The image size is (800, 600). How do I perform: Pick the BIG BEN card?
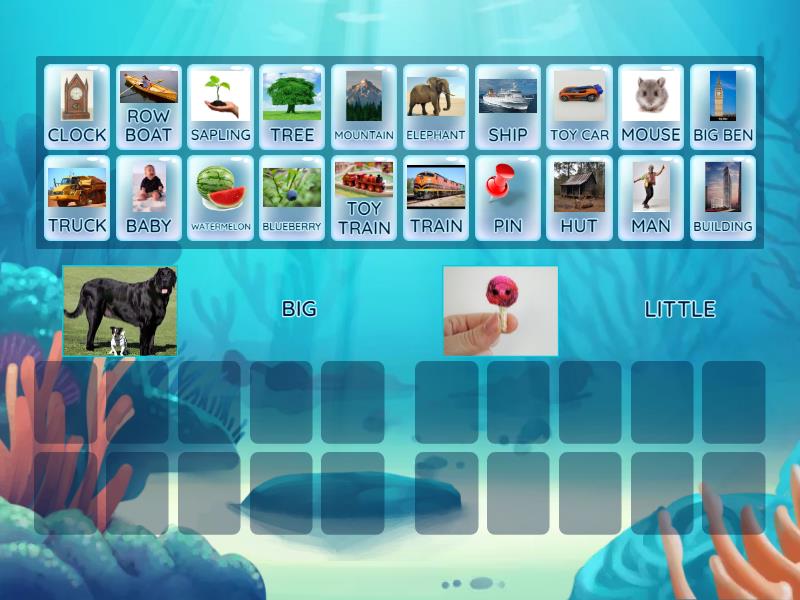(x=723, y=107)
